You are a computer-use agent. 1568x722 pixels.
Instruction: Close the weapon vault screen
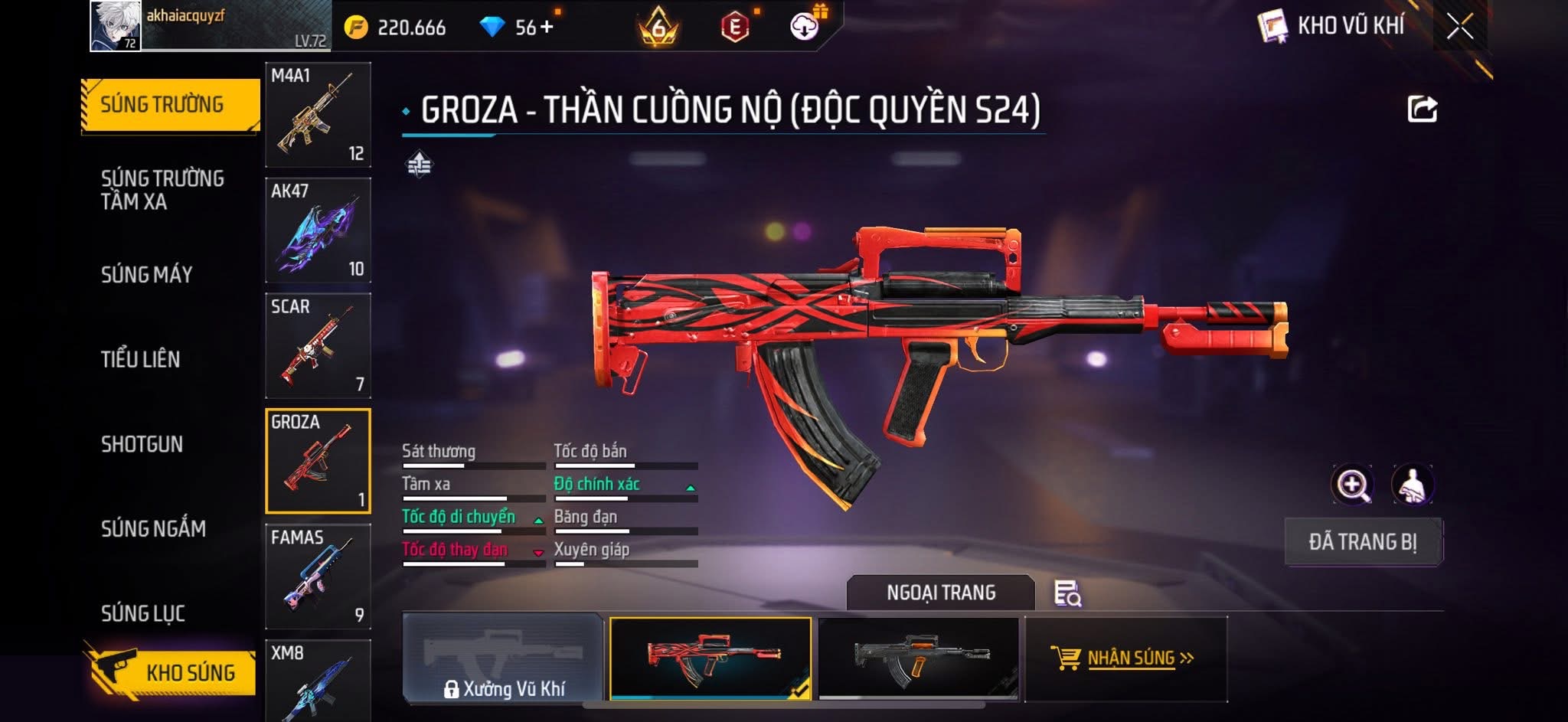click(x=1459, y=27)
